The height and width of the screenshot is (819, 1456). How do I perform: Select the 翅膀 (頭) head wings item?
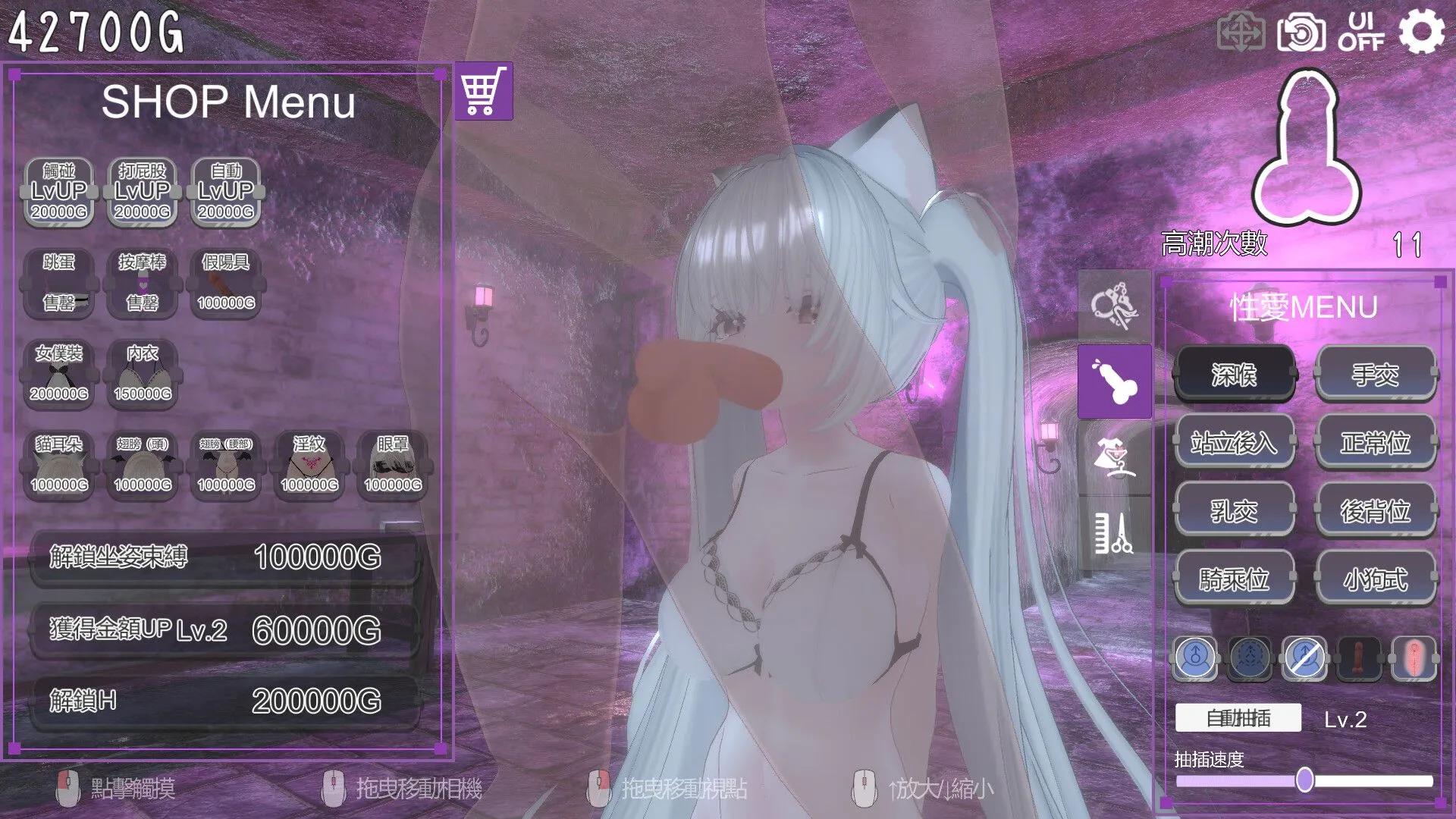pyautogui.click(x=143, y=464)
